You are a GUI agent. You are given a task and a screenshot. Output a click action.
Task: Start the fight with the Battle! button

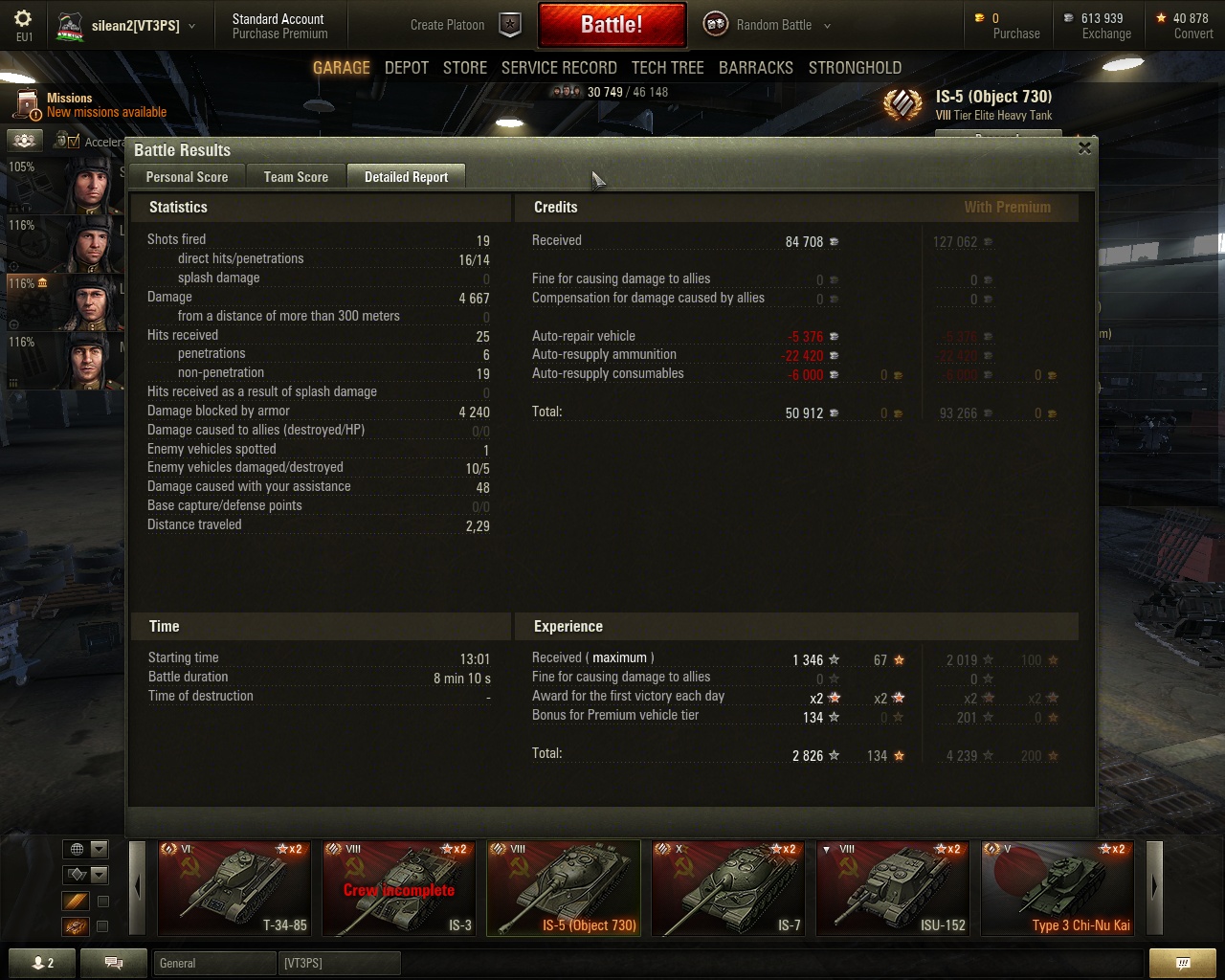click(612, 25)
